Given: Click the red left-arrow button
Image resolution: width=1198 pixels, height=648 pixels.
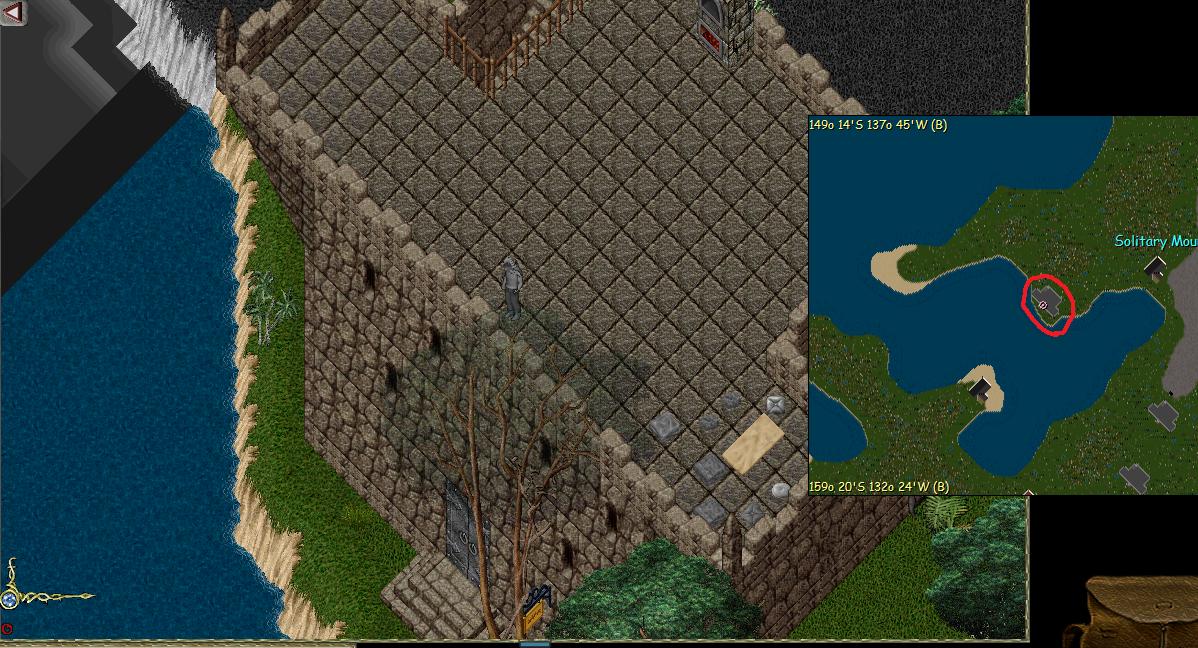Looking at the screenshot, I should [13, 12].
